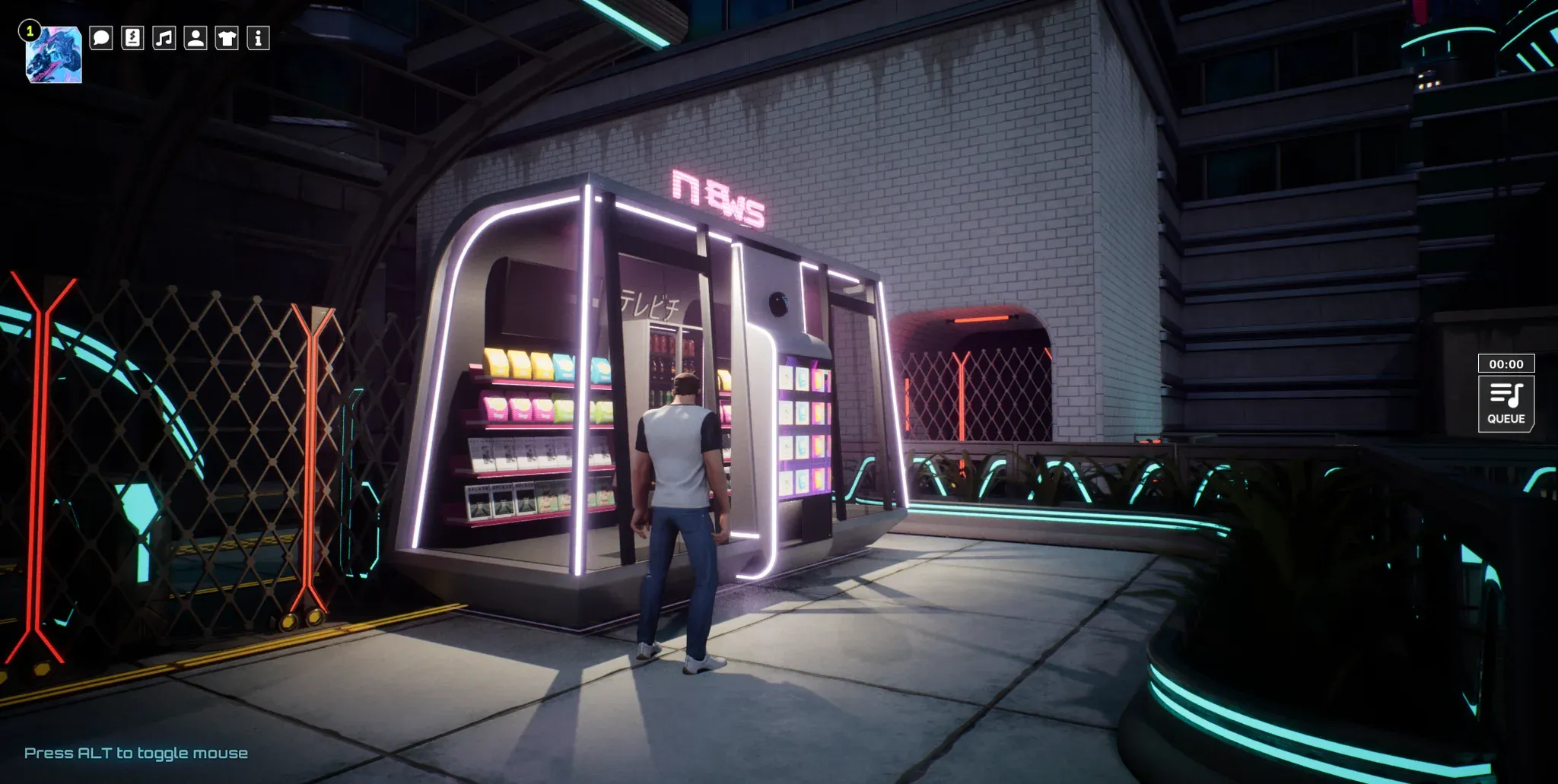The width and height of the screenshot is (1558, 784).
Task: Open the player profile silhouette icon
Action: [196, 38]
